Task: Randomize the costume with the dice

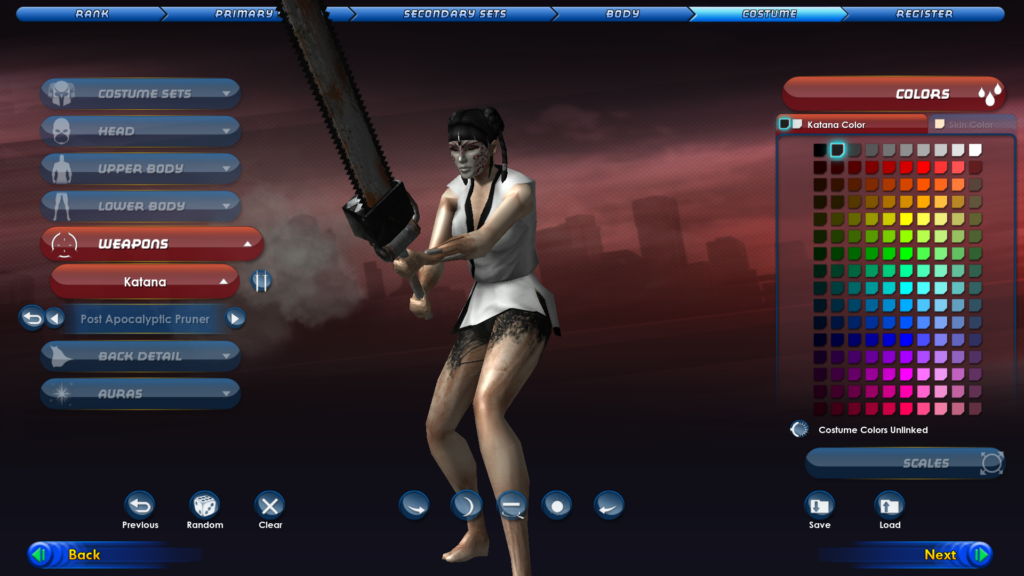Action: pos(204,505)
